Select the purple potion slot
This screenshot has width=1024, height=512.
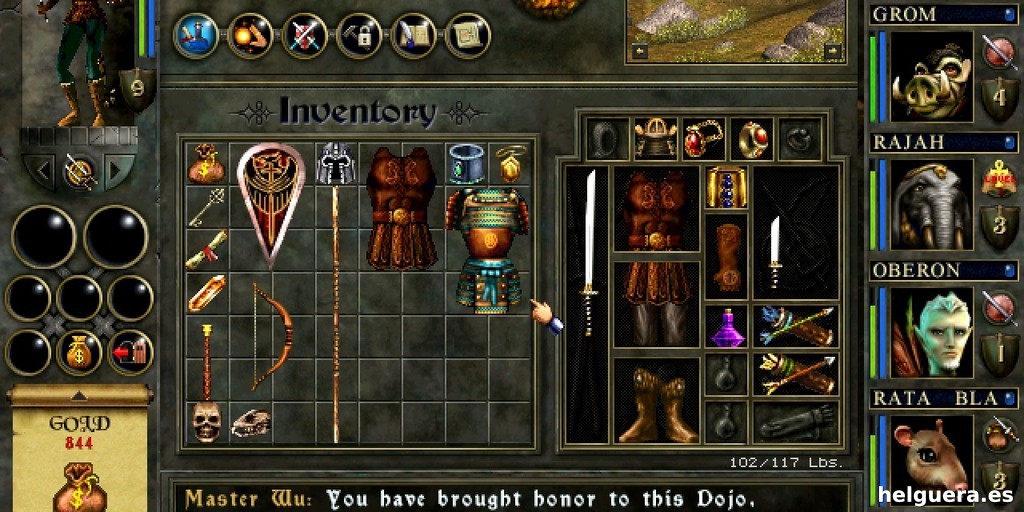[725, 327]
